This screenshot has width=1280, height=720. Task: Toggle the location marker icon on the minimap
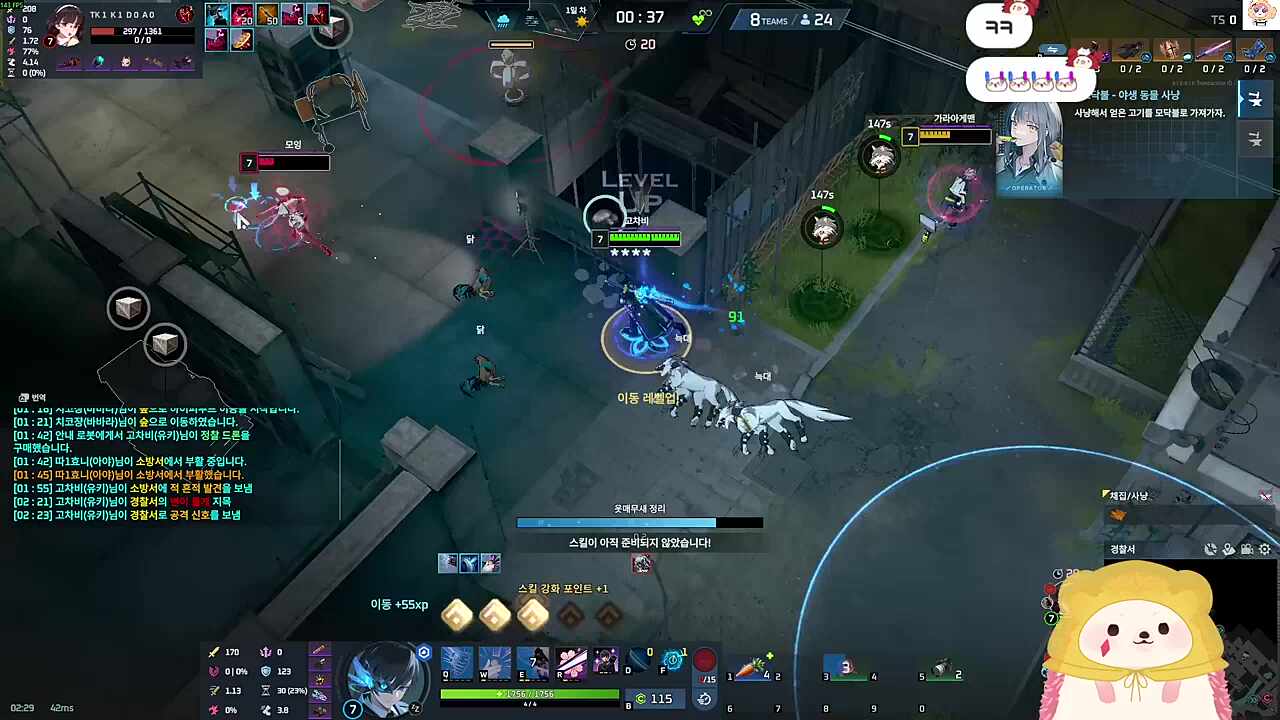coord(1228,549)
